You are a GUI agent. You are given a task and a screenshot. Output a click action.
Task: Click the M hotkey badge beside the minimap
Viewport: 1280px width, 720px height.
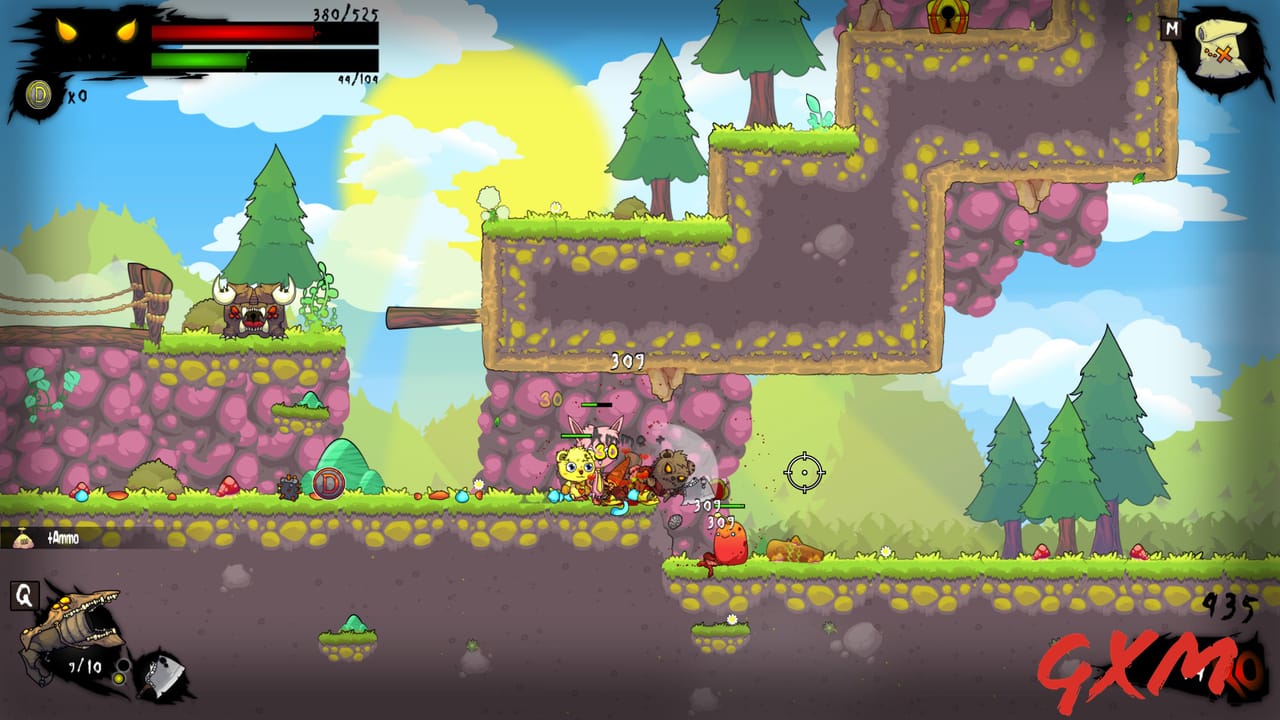click(x=1171, y=29)
